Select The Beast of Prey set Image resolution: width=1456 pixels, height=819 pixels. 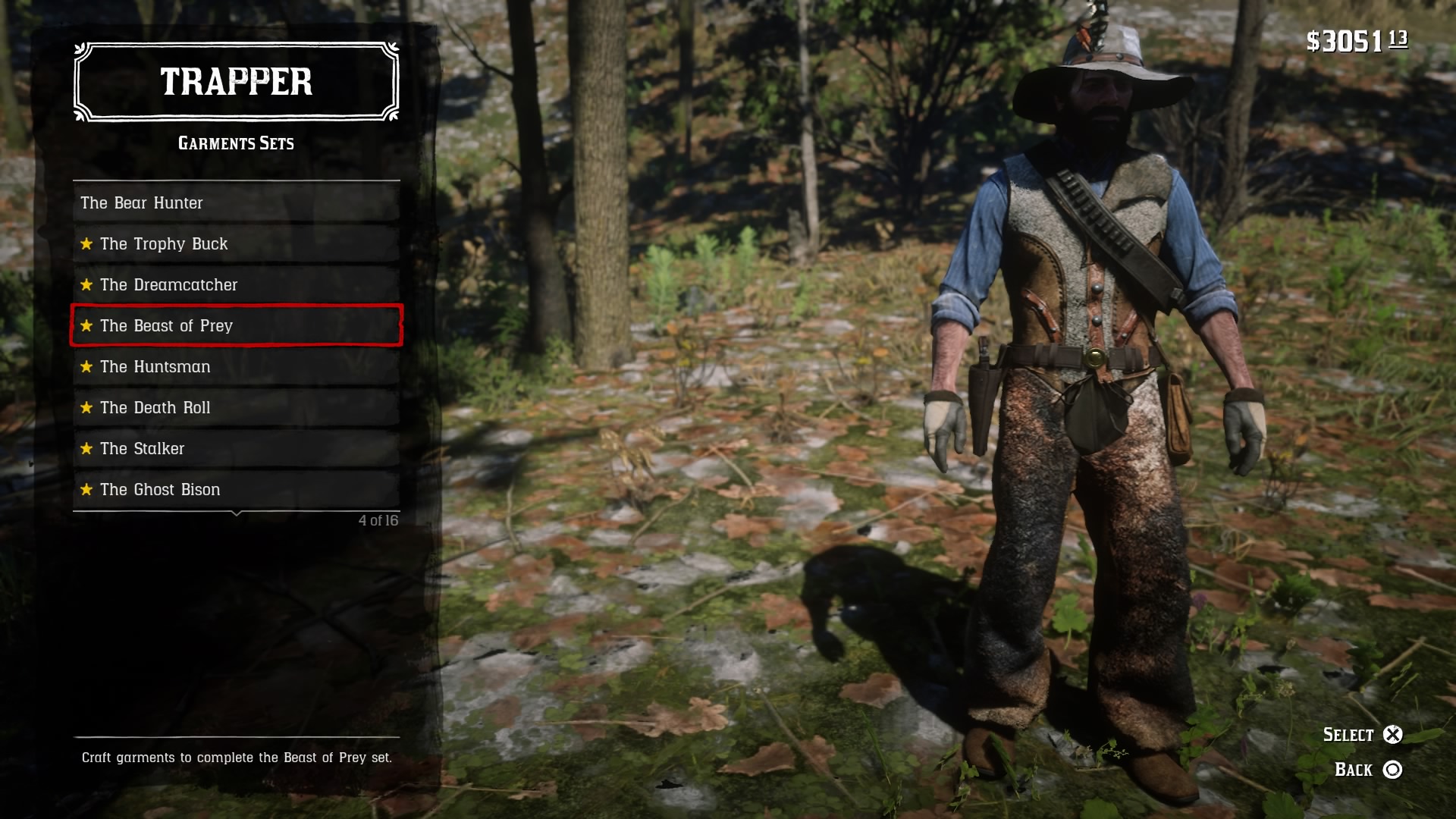click(236, 326)
